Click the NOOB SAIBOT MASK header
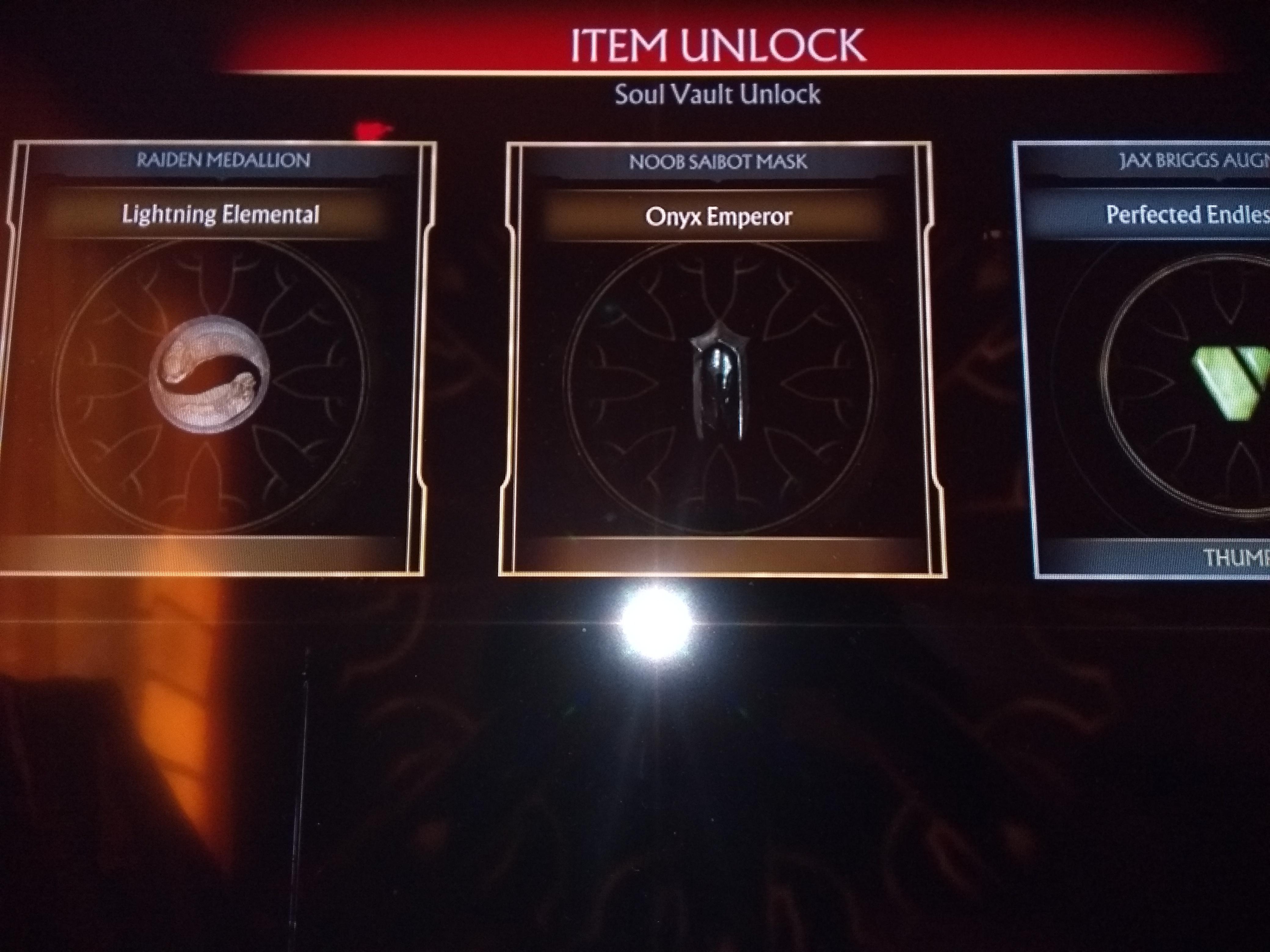 tap(719, 162)
